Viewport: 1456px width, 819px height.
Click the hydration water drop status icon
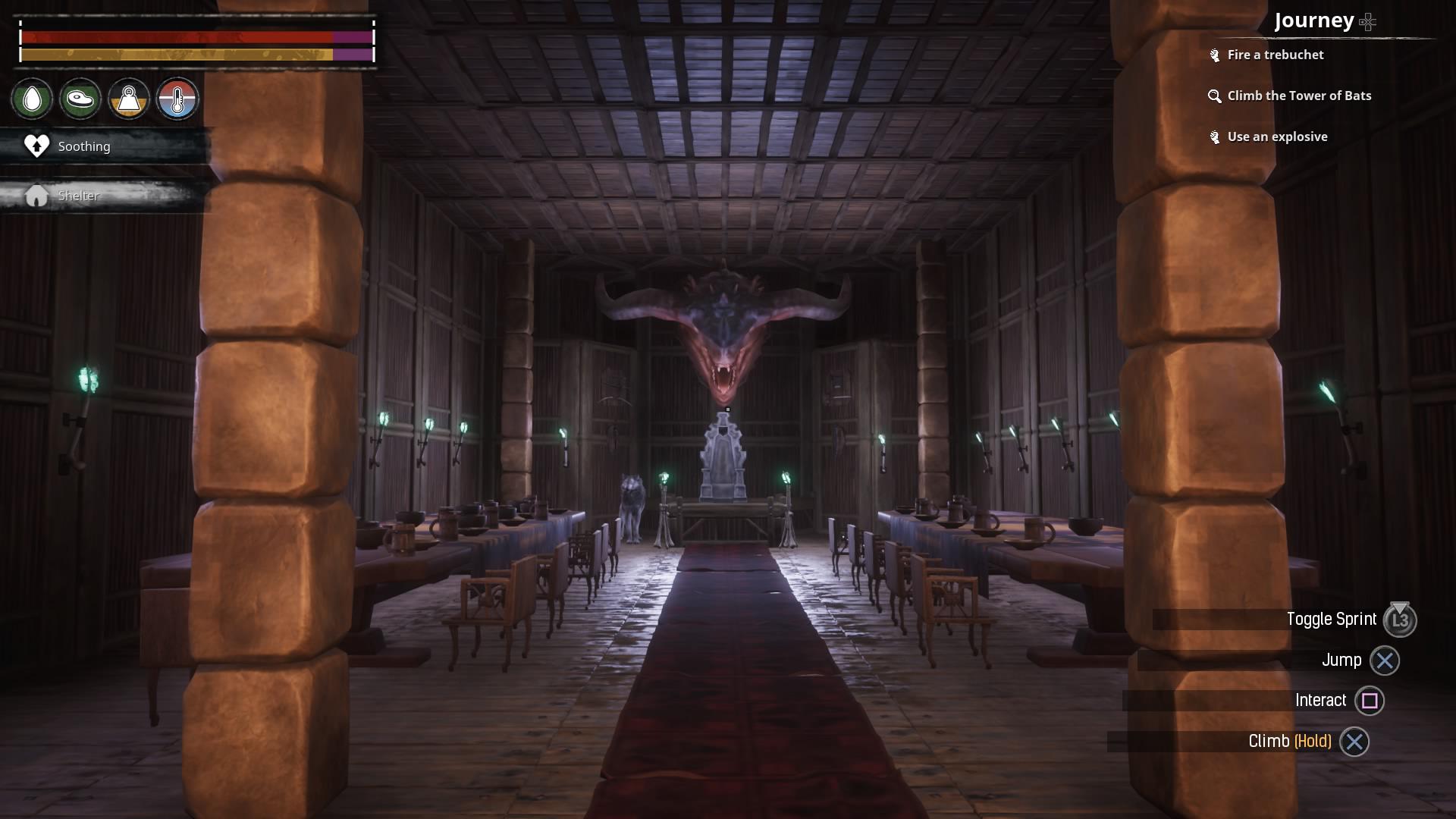pyautogui.click(x=32, y=99)
